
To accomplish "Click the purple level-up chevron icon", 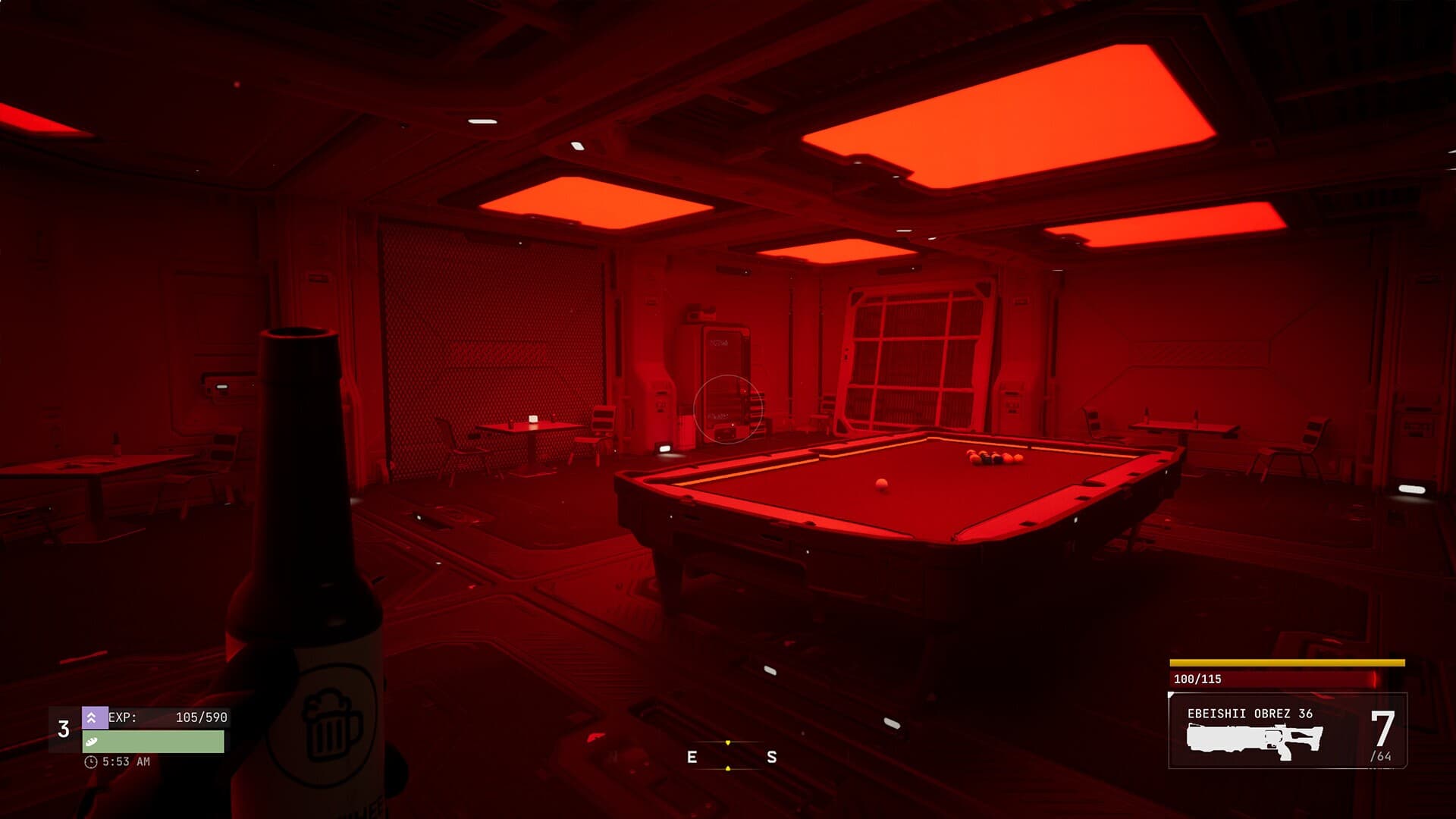I will coord(93,717).
